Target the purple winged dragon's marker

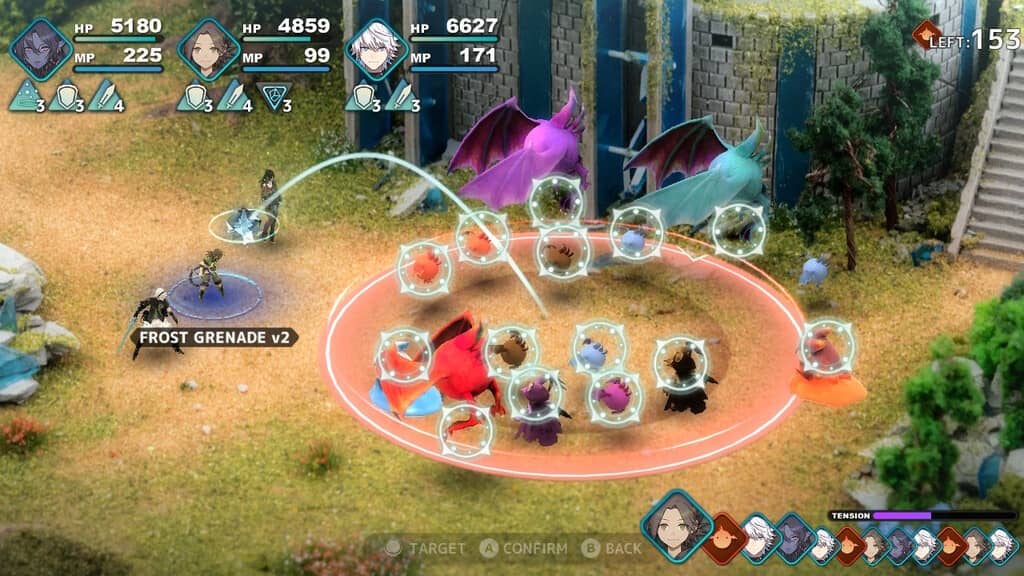point(556,200)
